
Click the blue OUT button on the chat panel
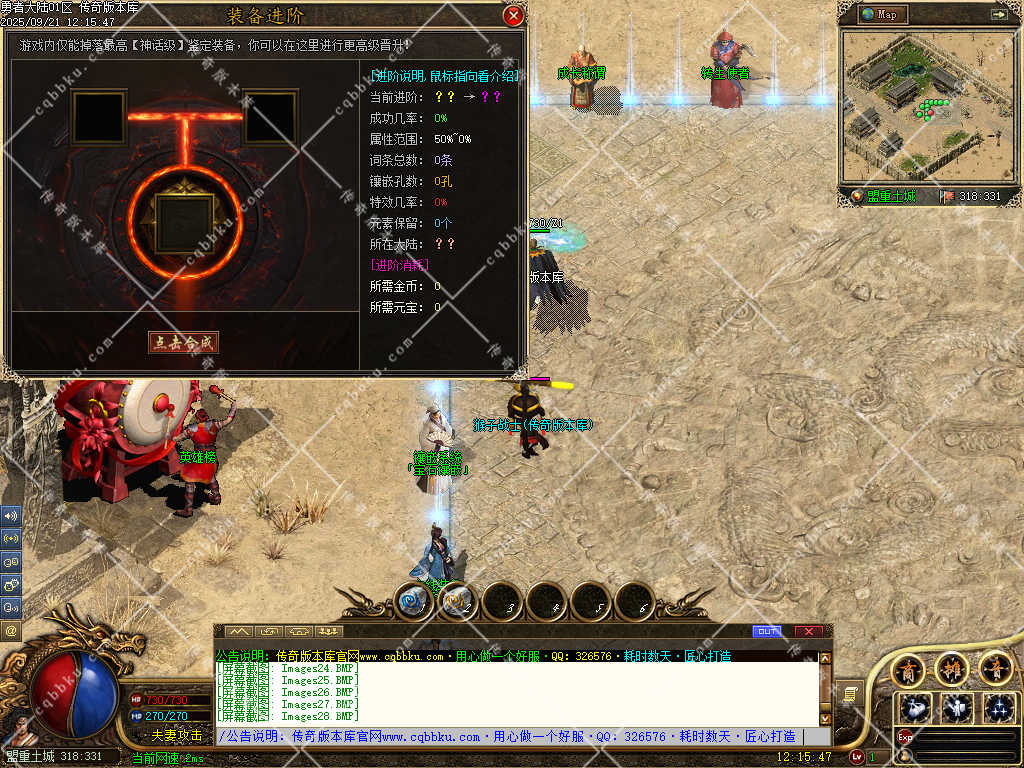coord(768,631)
